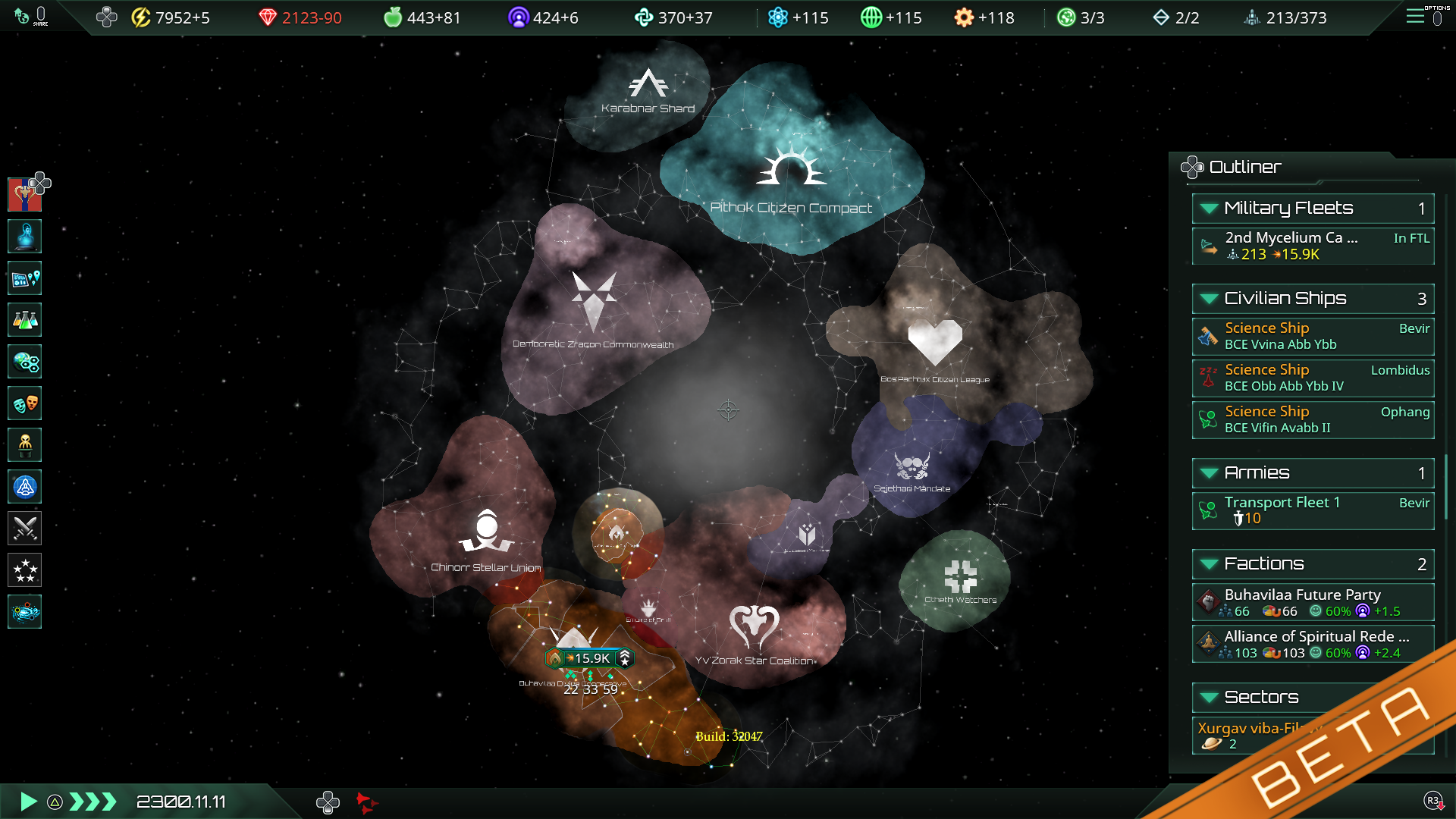Select the sleeping science ship BCE Obb Abb Ybb IV
This screenshot has height=819, width=1456.
click(x=1312, y=378)
